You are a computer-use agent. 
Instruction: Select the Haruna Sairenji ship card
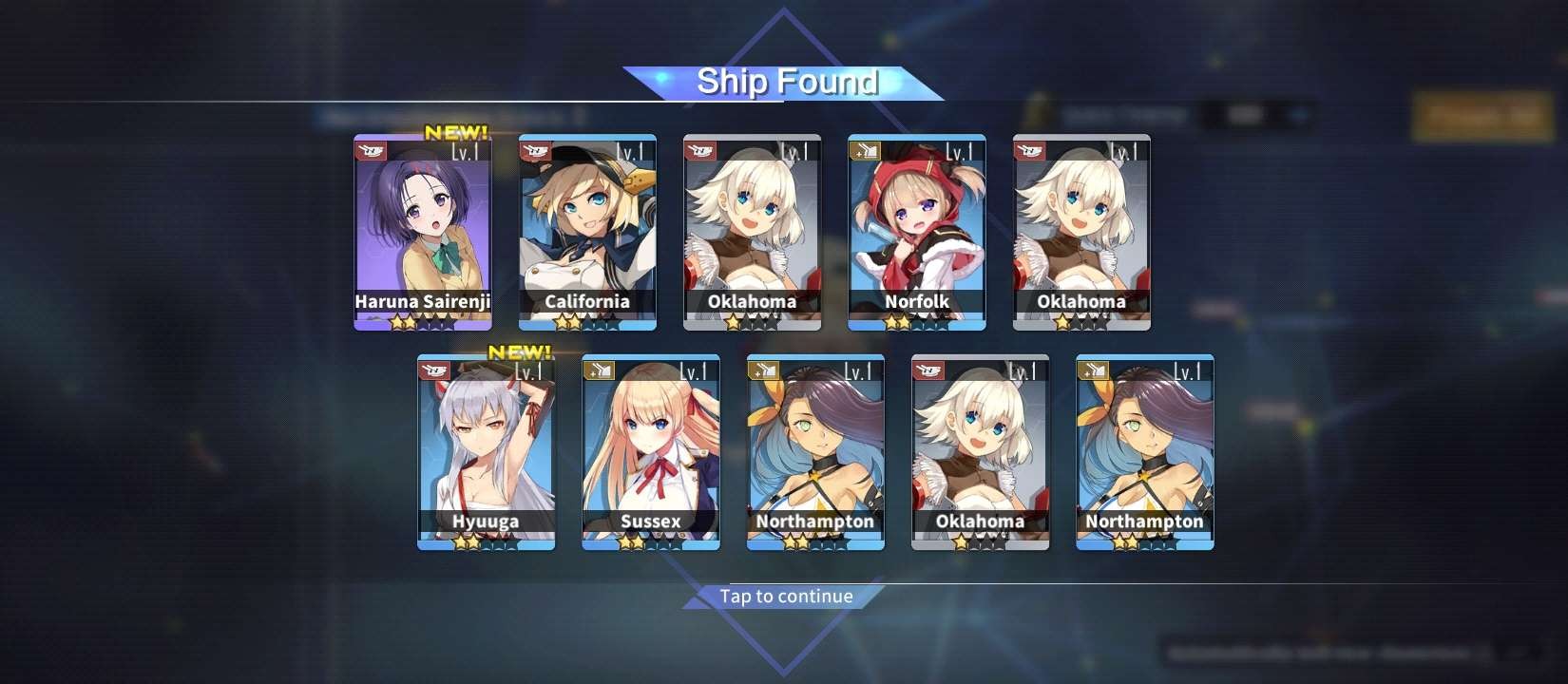click(x=423, y=233)
